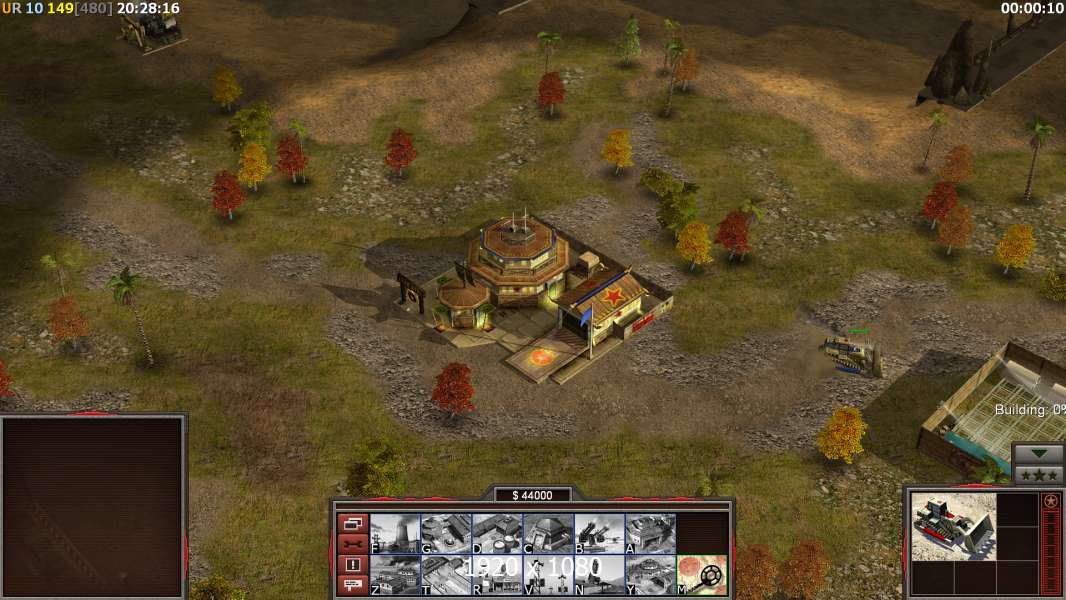Viewport: 1066px width, 600px height.
Task: Build the Speaker Tower labeled V
Action: tap(548, 575)
